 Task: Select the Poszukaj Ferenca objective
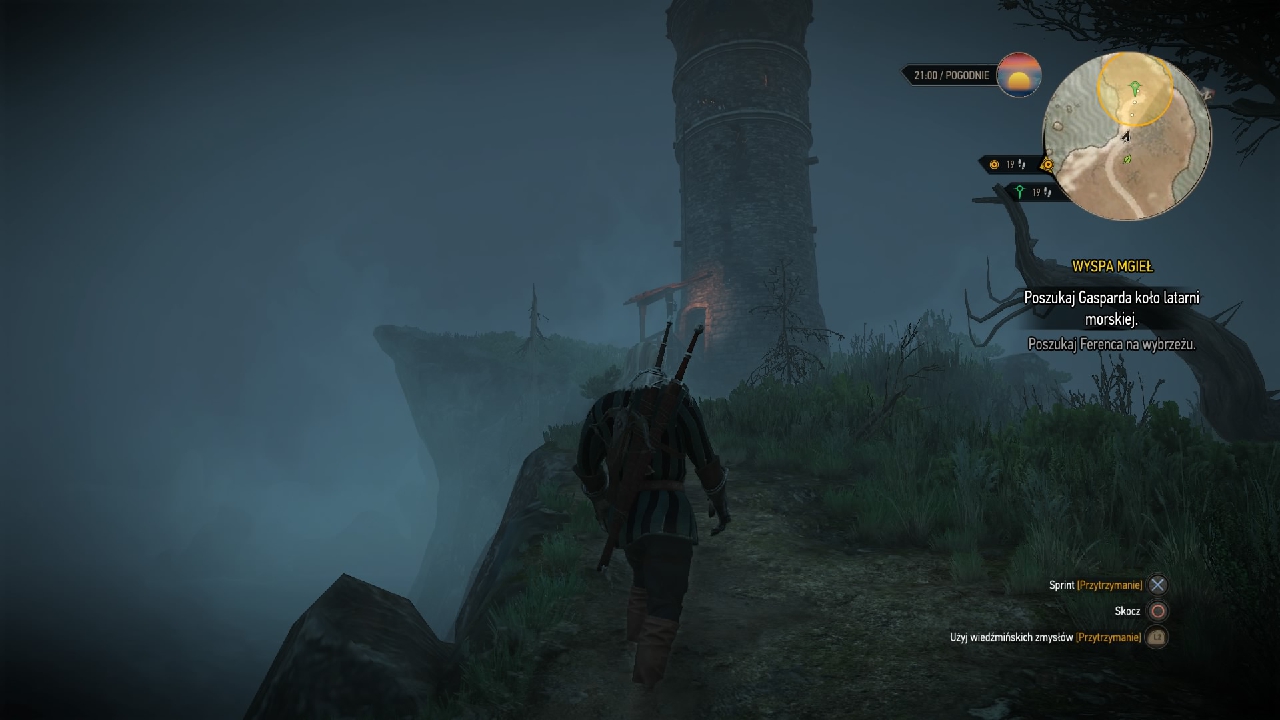point(1112,343)
